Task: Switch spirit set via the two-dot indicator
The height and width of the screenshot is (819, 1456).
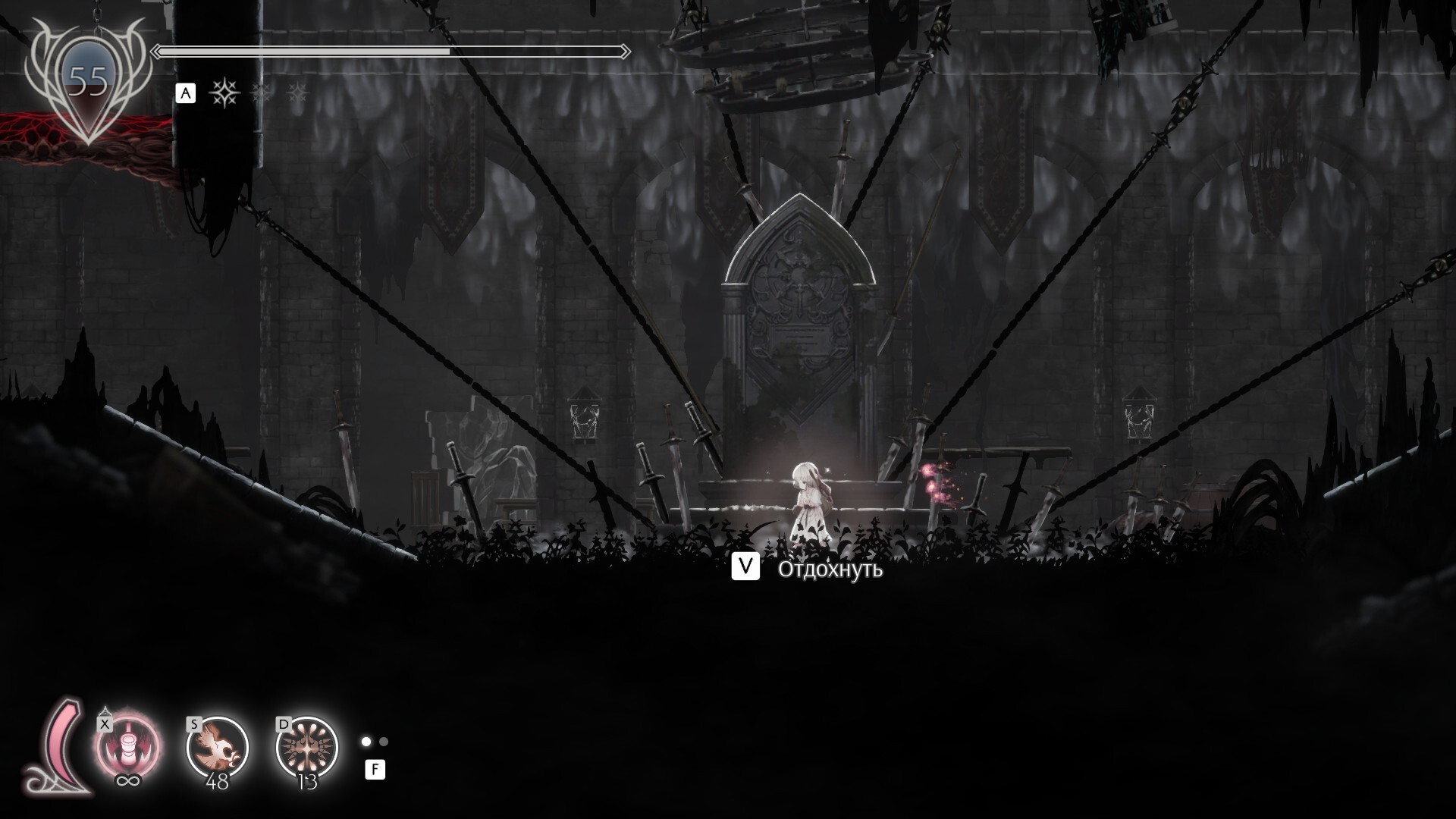Action: pos(375,742)
